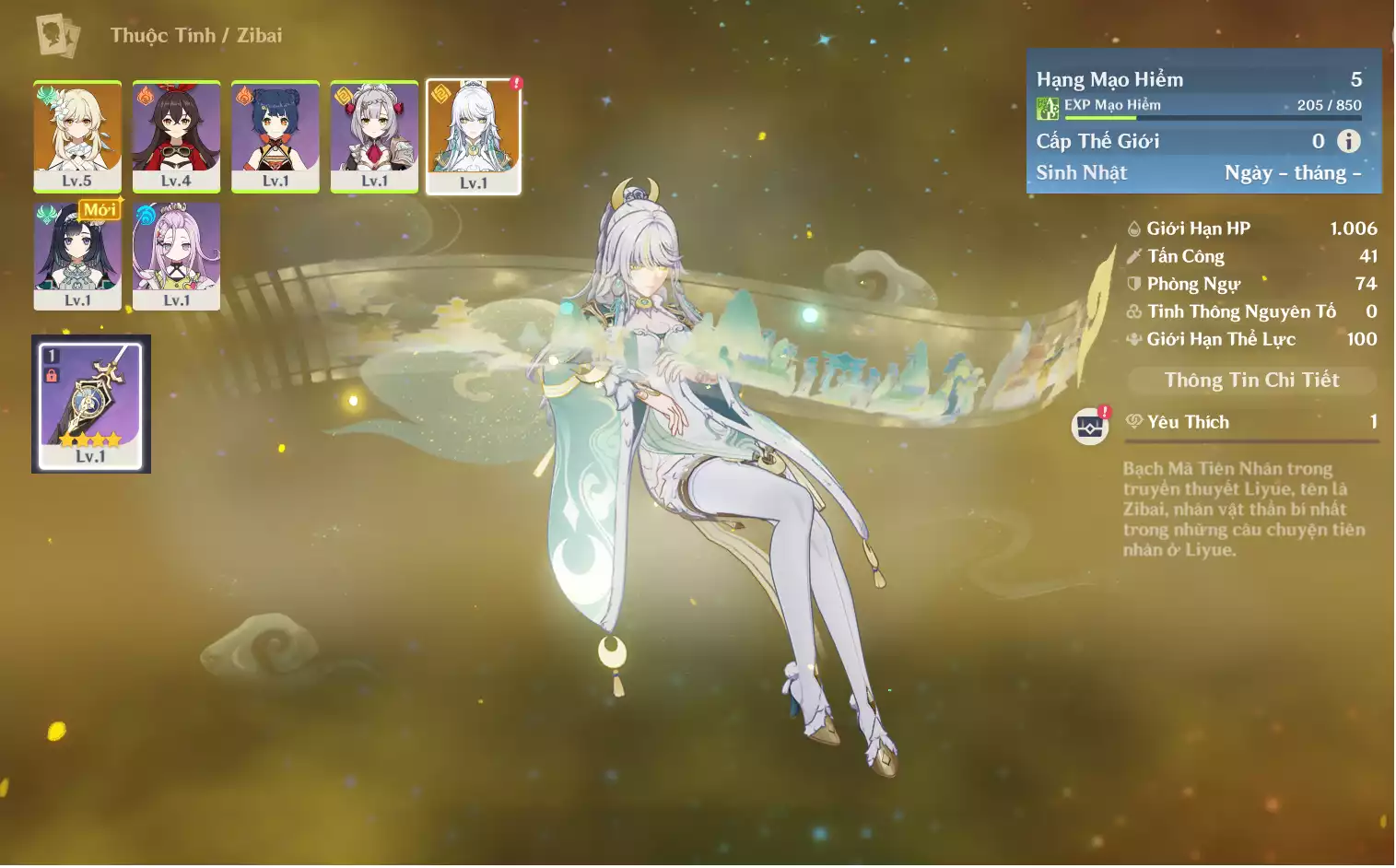Show World Level info icon
The height and width of the screenshot is (868, 1396).
point(1348,141)
